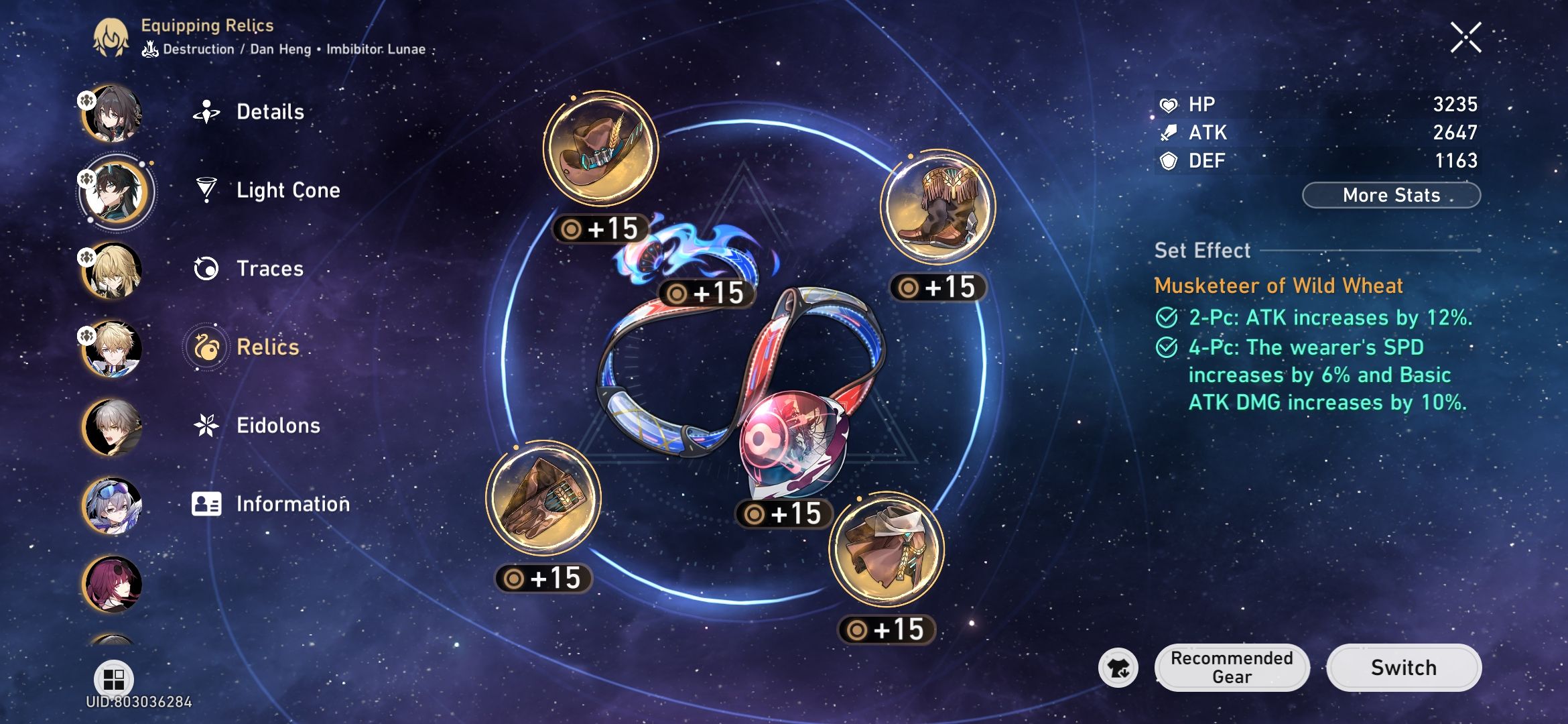Expand More Stats
This screenshot has height=724, width=1568.
click(1390, 195)
